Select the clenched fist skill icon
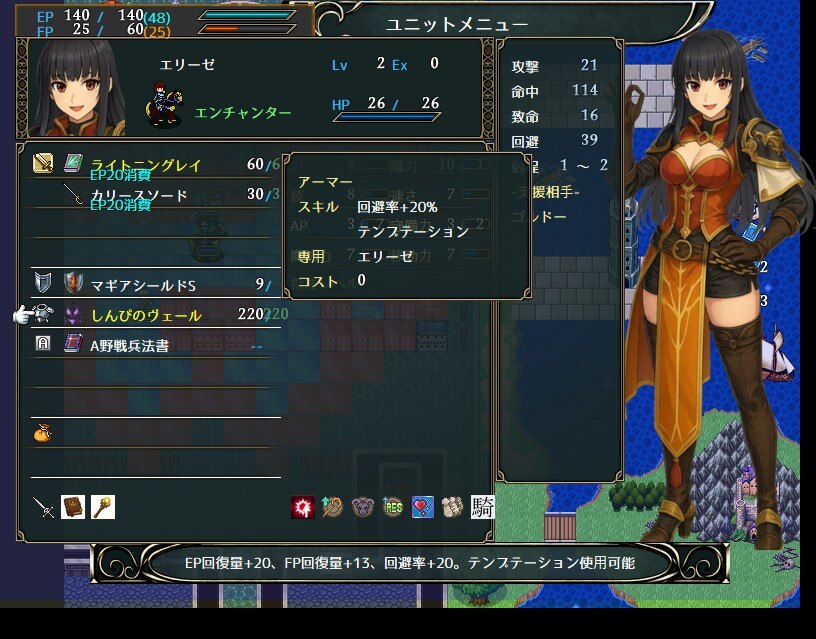 452,507
